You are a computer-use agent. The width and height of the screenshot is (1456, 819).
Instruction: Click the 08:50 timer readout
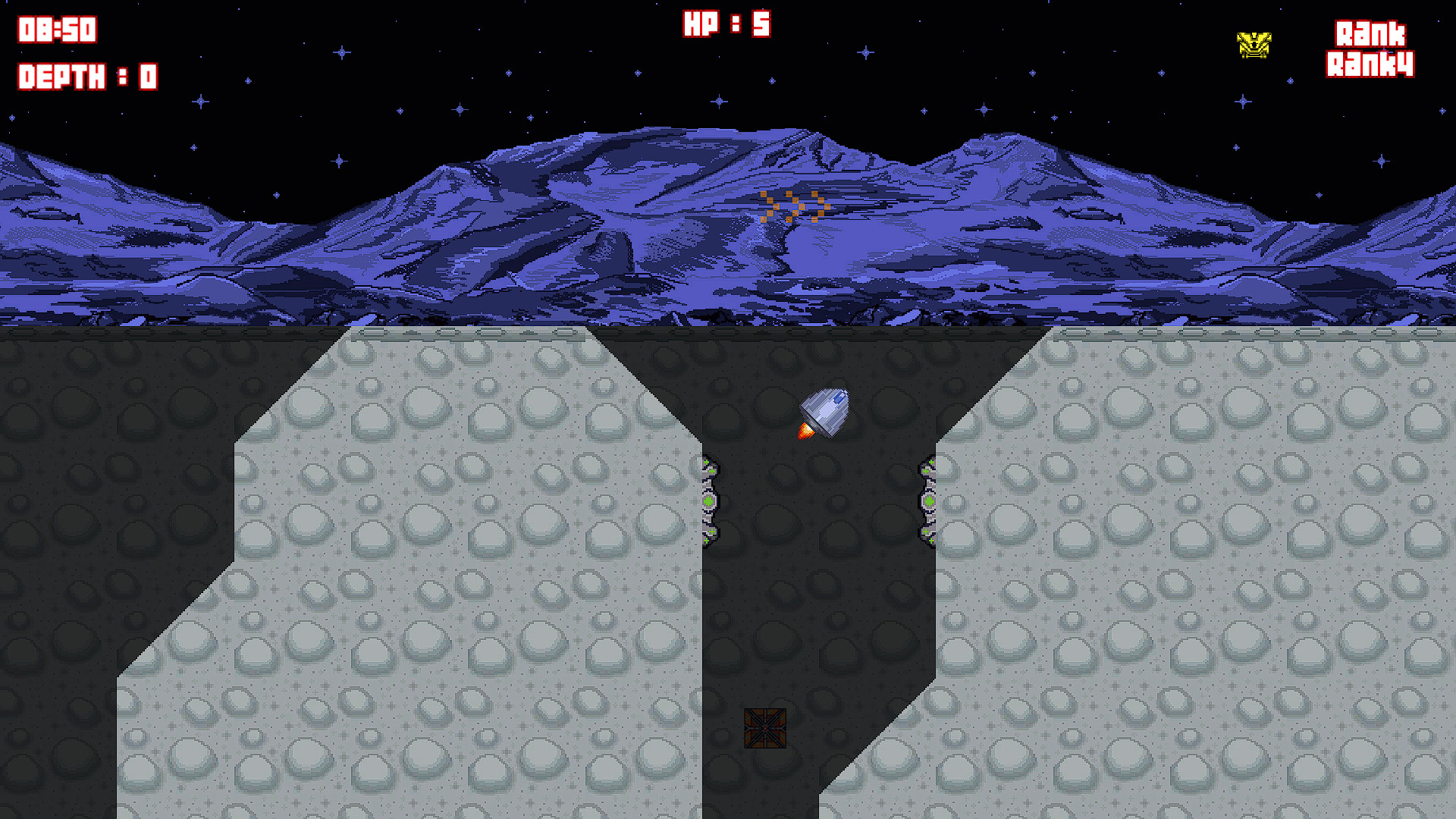[x=55, y=29]
